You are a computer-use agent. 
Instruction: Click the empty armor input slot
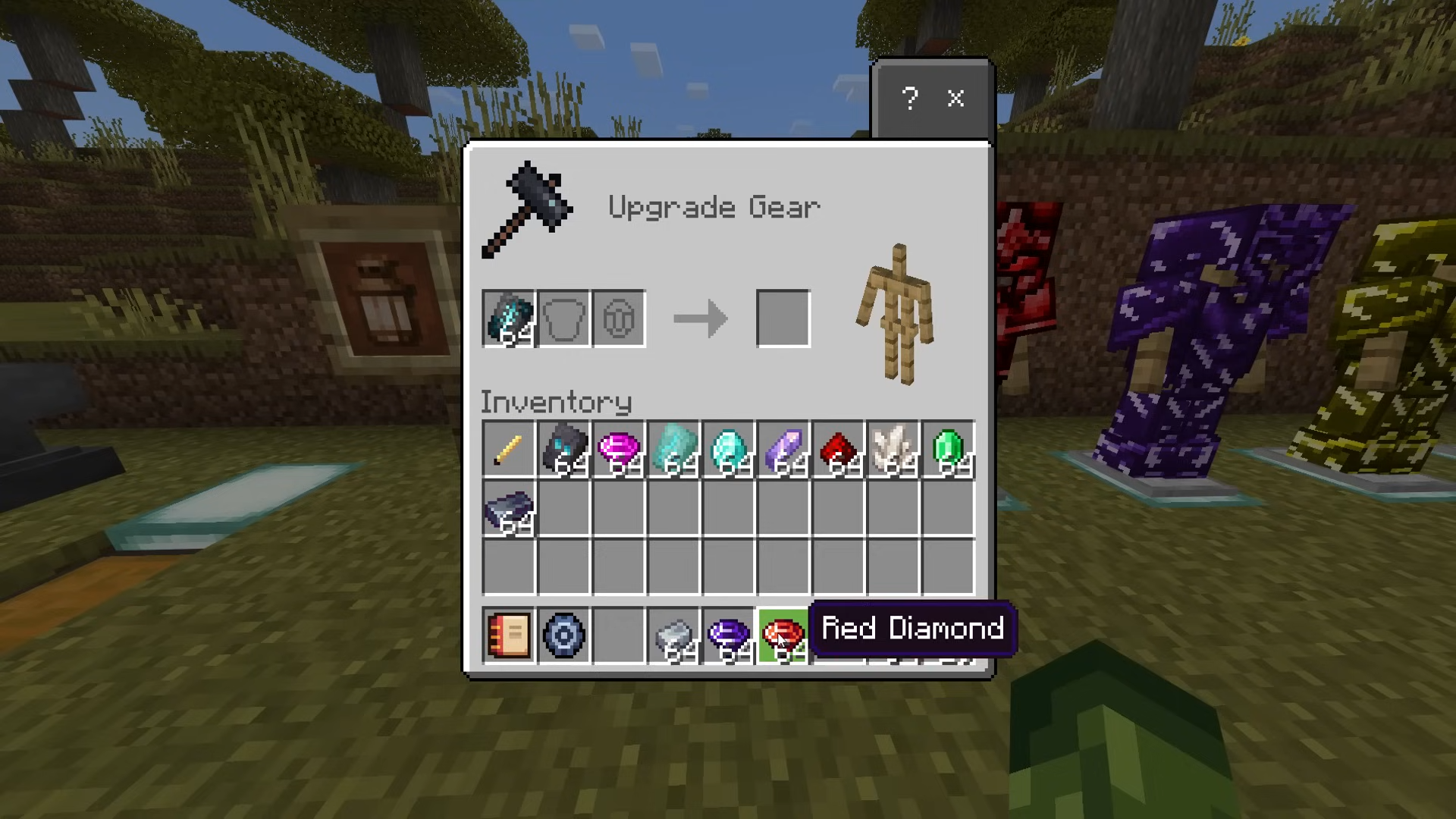tap(564, 319)
